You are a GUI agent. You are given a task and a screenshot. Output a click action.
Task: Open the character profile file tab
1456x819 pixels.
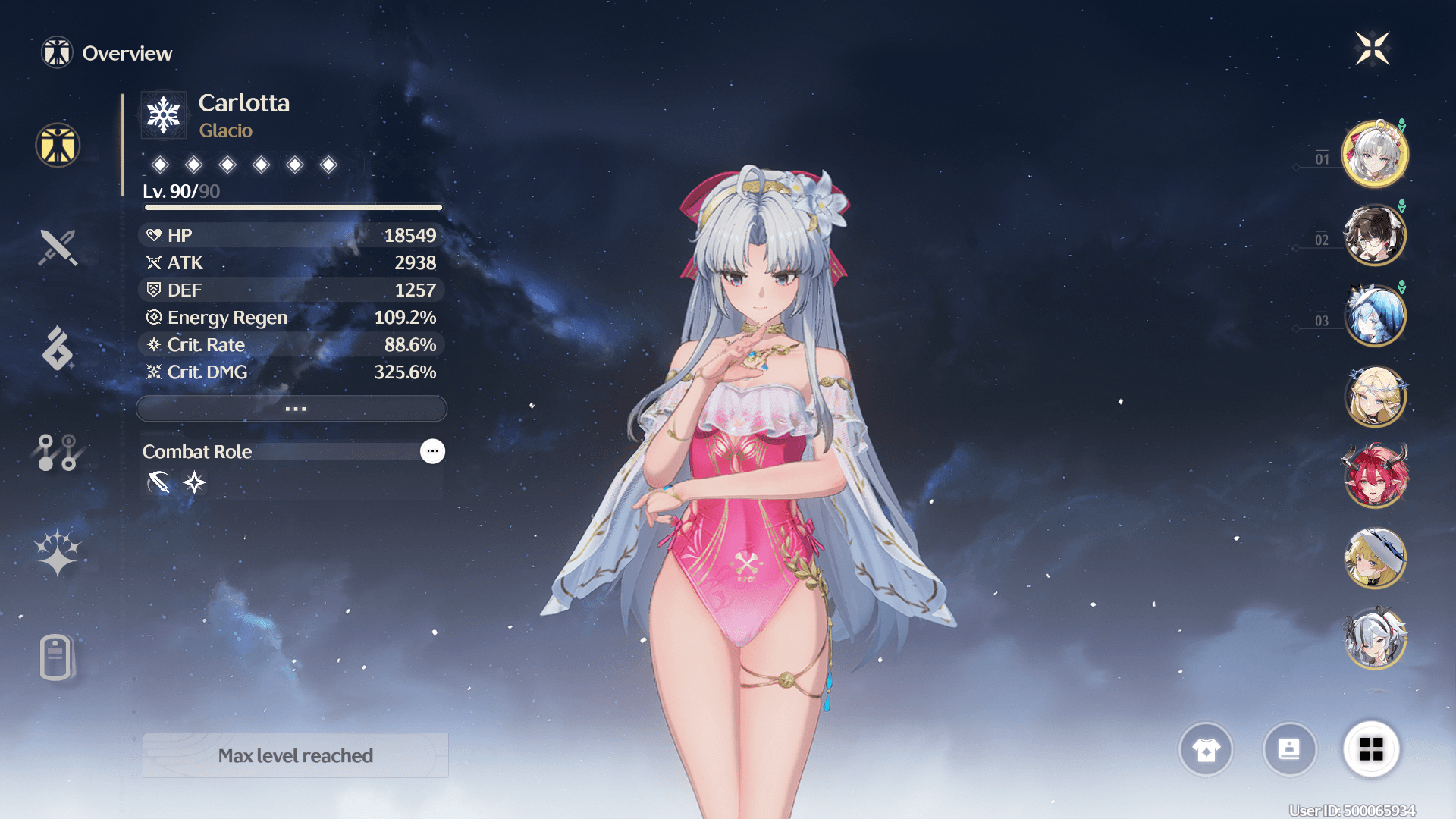pos(56,657)
